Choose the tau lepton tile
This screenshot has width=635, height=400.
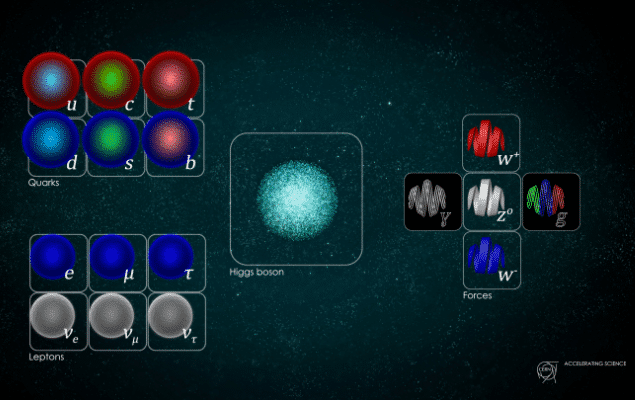[176, 262]
